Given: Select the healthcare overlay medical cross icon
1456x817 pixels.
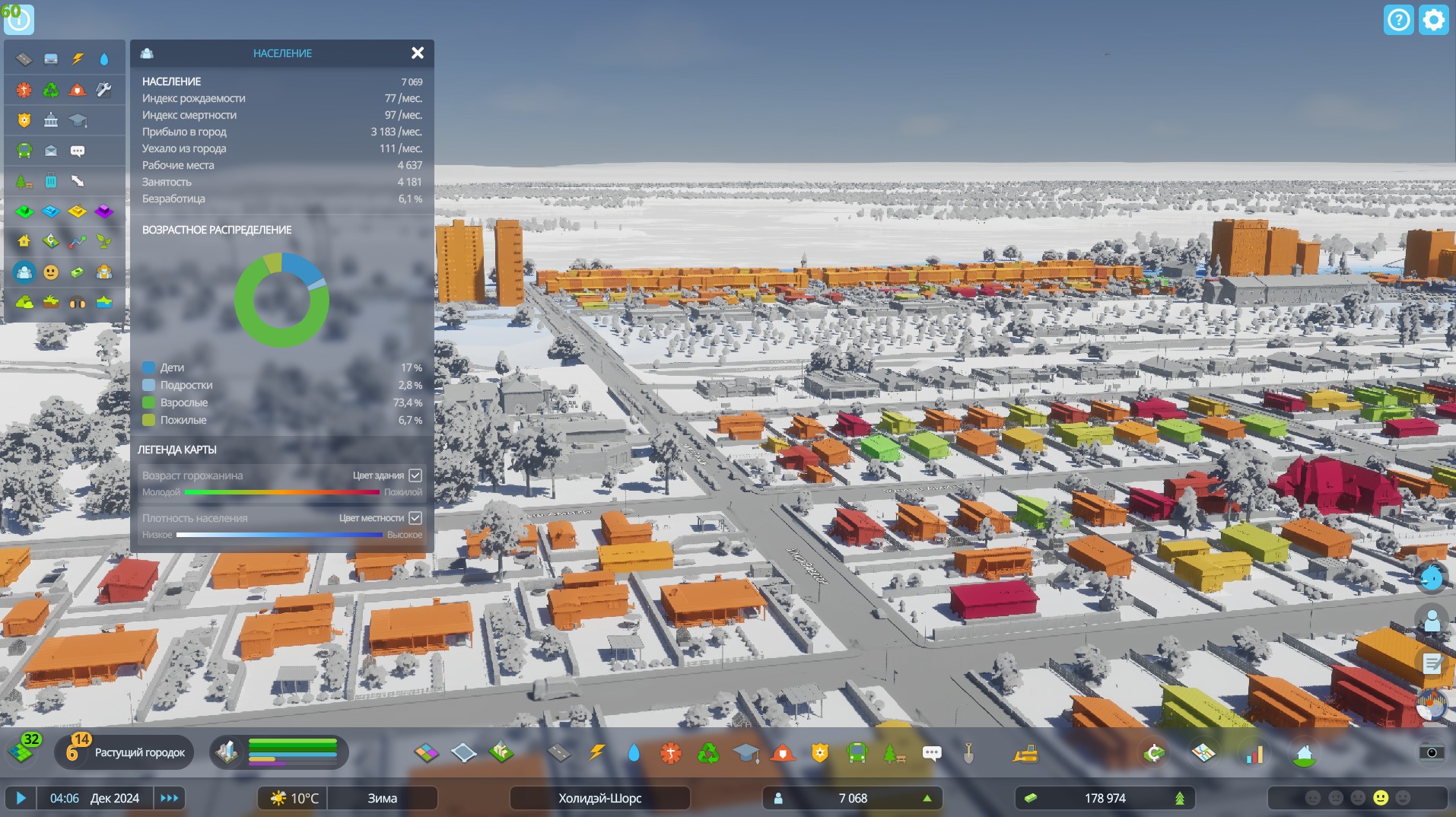Looking at the screenshot, I should [24, 90].
